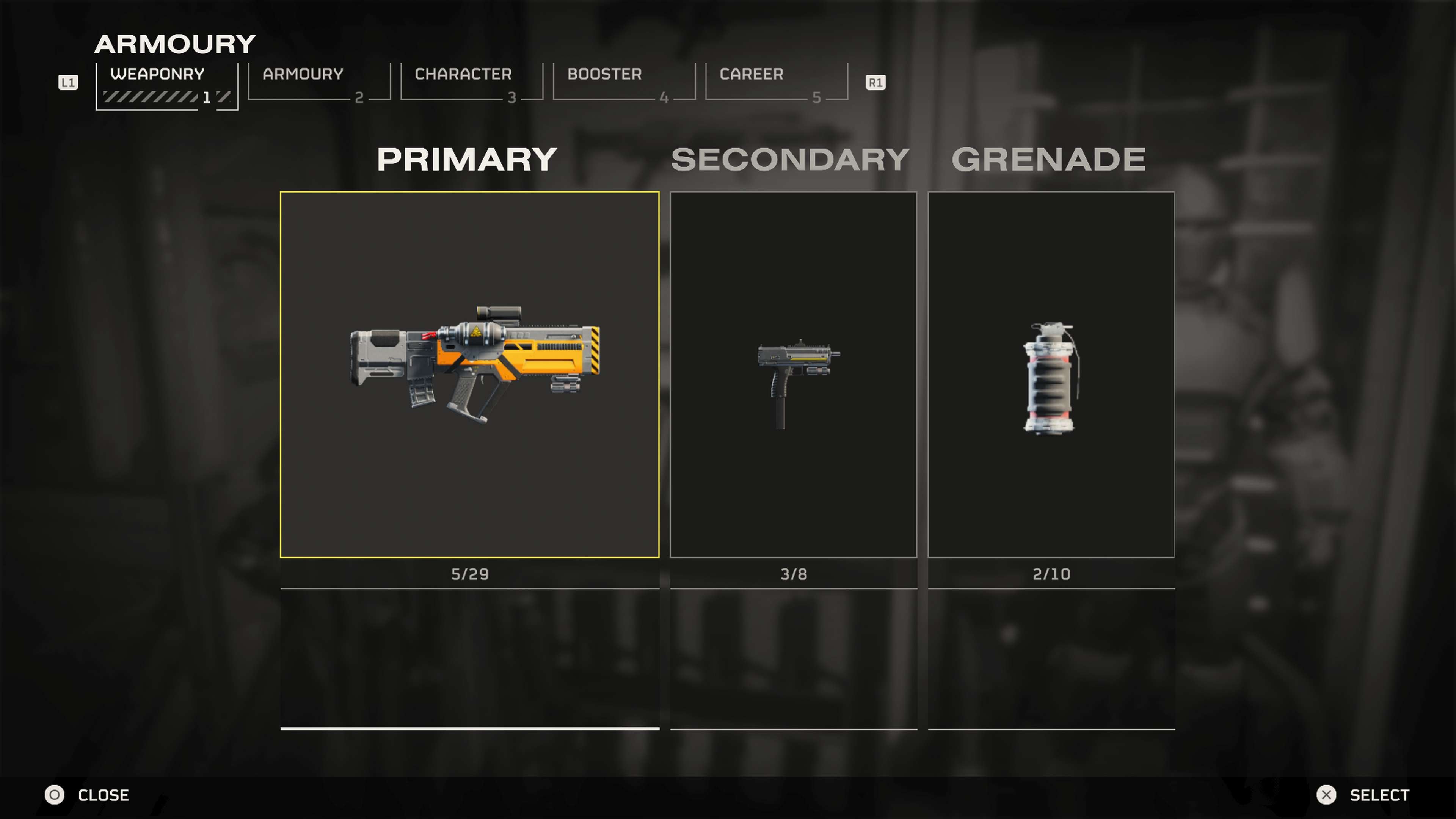Pick the grenade slot
Image resolution: width=1456 pixels, height=819 pixels.
pos(1051,374)
